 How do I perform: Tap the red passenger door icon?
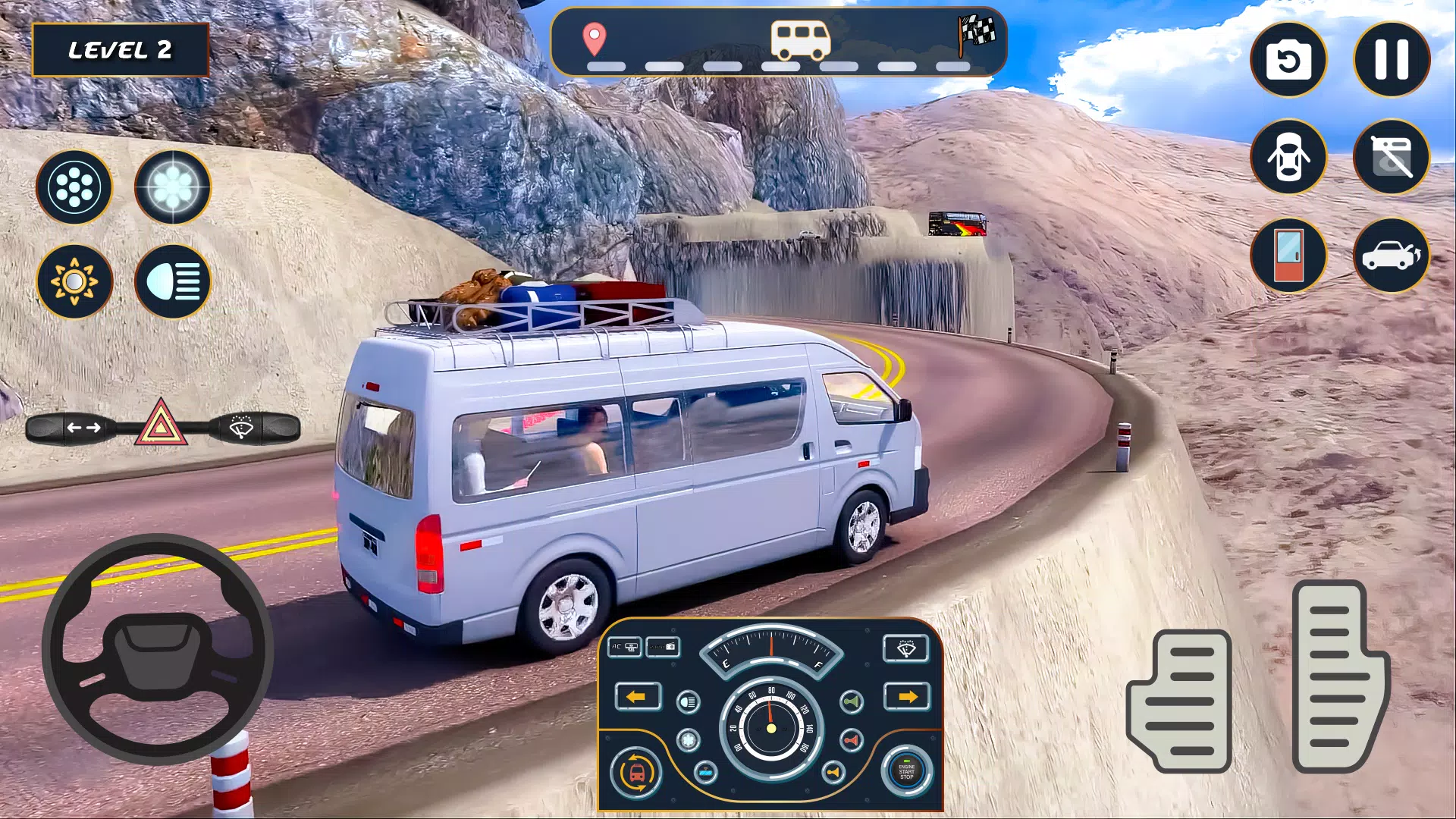[x=1288, y=256]
